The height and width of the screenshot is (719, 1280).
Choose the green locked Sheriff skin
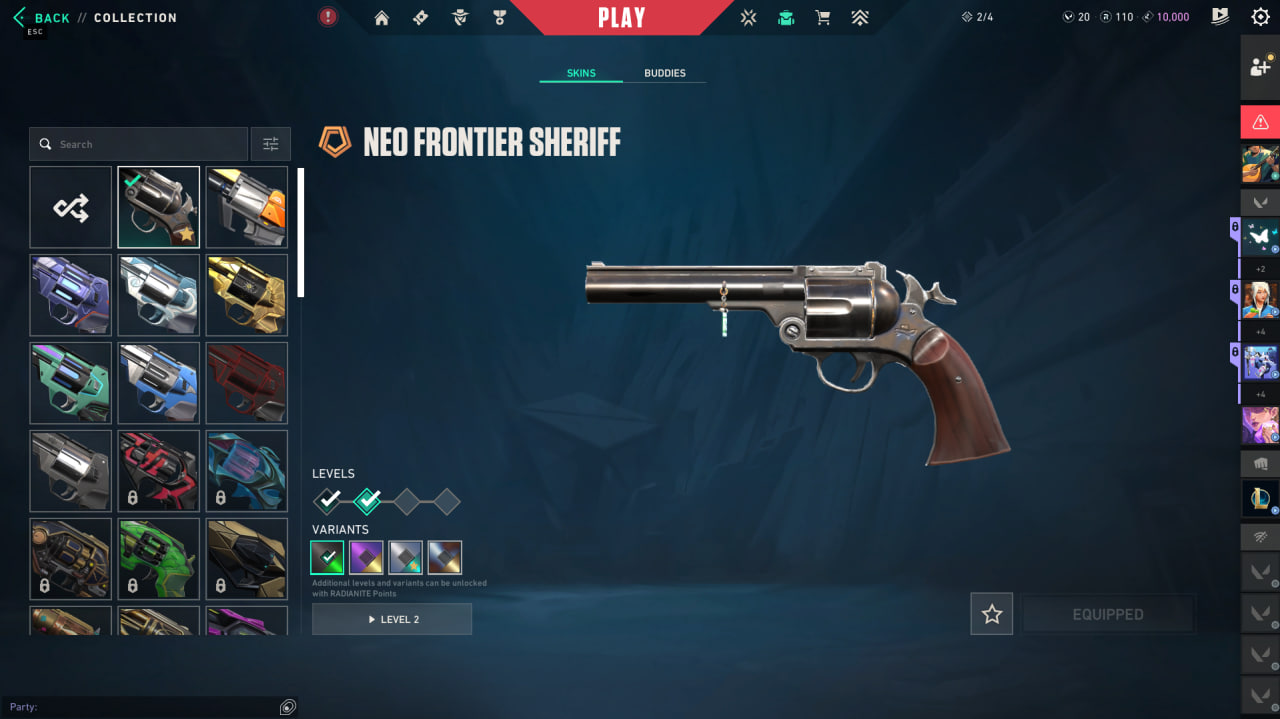coord(158,559)
